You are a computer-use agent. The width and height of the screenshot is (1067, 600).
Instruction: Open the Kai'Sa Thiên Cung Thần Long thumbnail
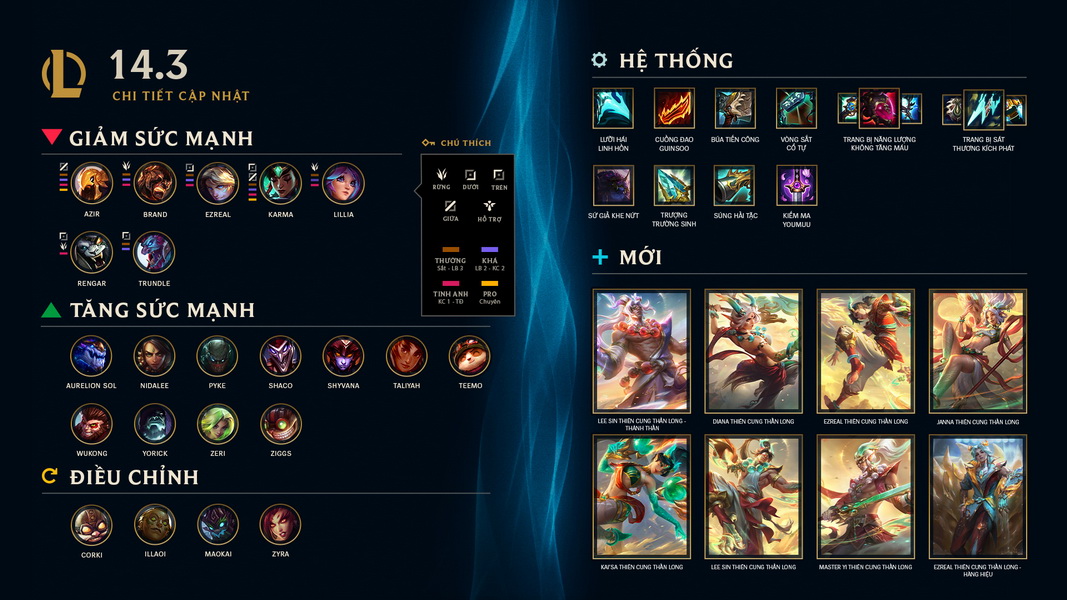(x=641, y=497)
